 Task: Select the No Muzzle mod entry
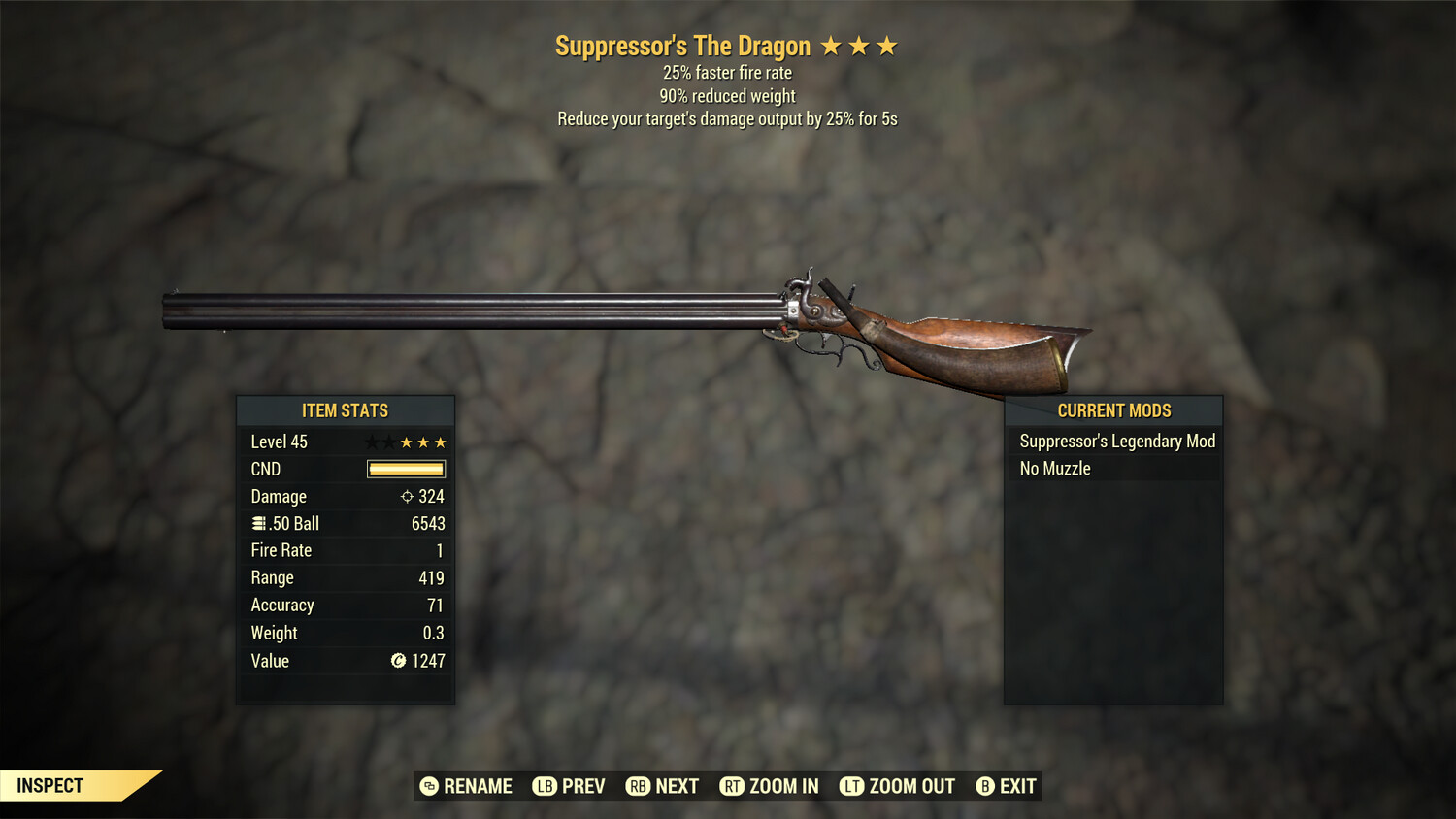[x=1055, y=469]
